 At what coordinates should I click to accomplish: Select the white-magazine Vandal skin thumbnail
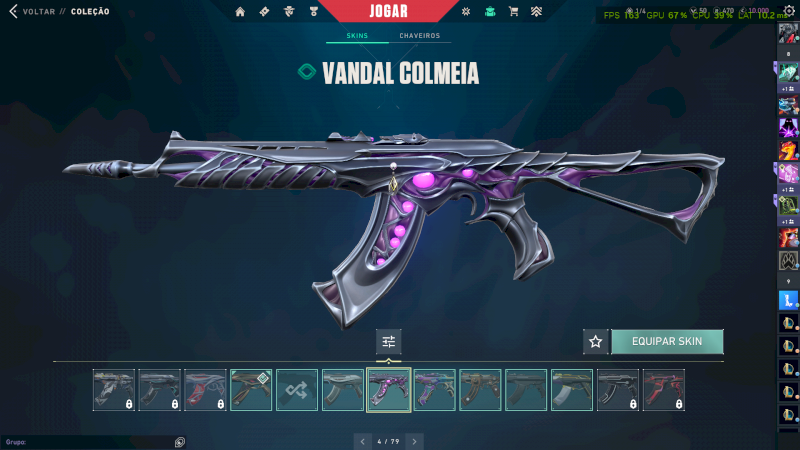(x=572, y=390)
